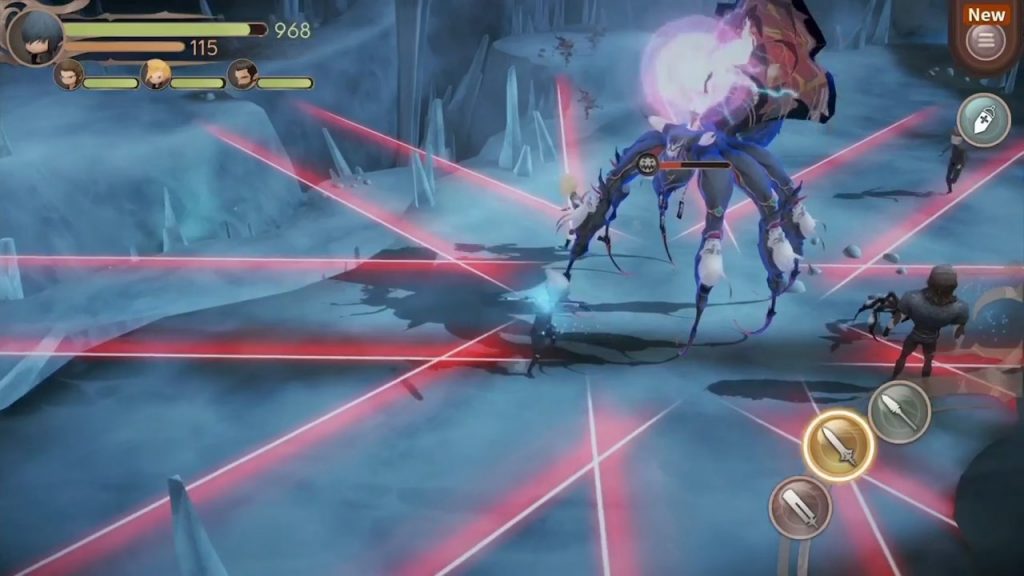Select the highlighted gold sword weapon
The width and height of the screenshot is (1024, 576).
(838, 446)
